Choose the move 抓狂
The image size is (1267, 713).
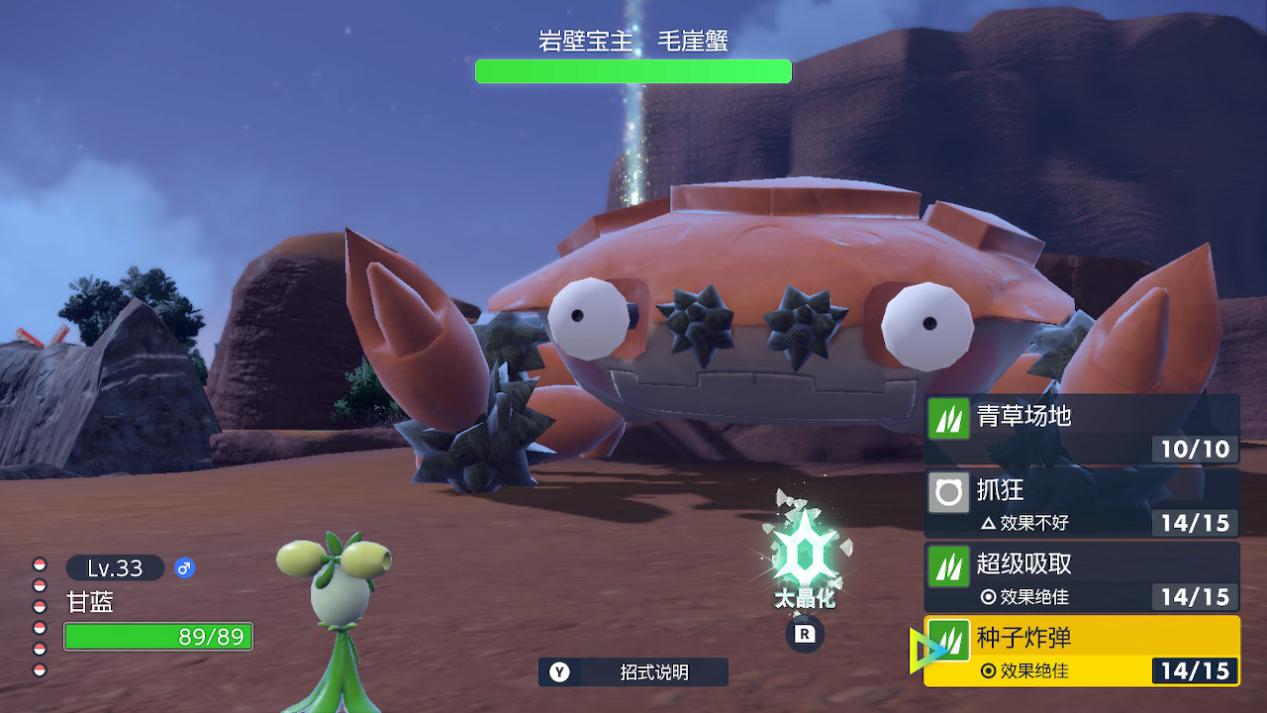click(x=1082, y=503)
